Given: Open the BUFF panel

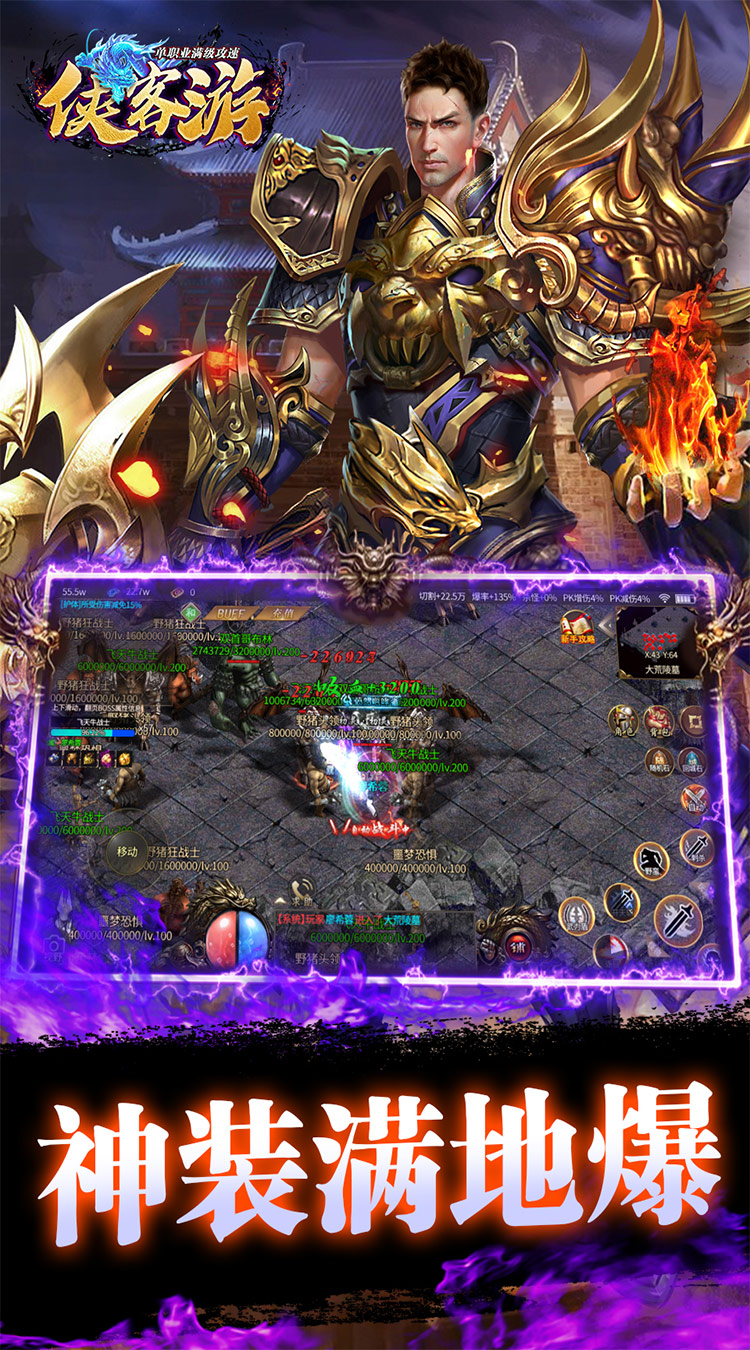Looking at the screenshot, I should (x=230, y=613).
